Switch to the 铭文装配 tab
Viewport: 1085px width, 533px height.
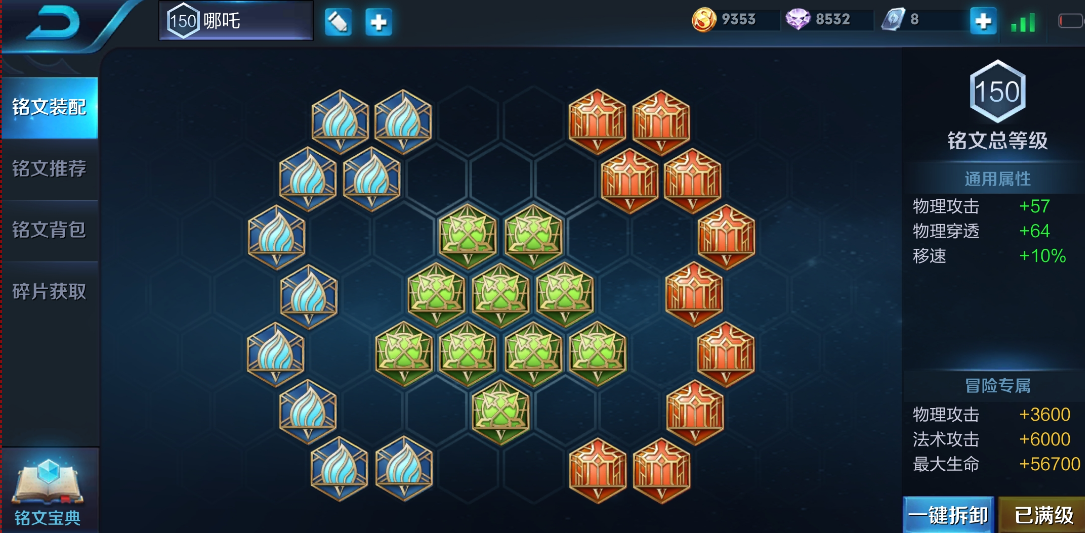(x=49, y=107)
